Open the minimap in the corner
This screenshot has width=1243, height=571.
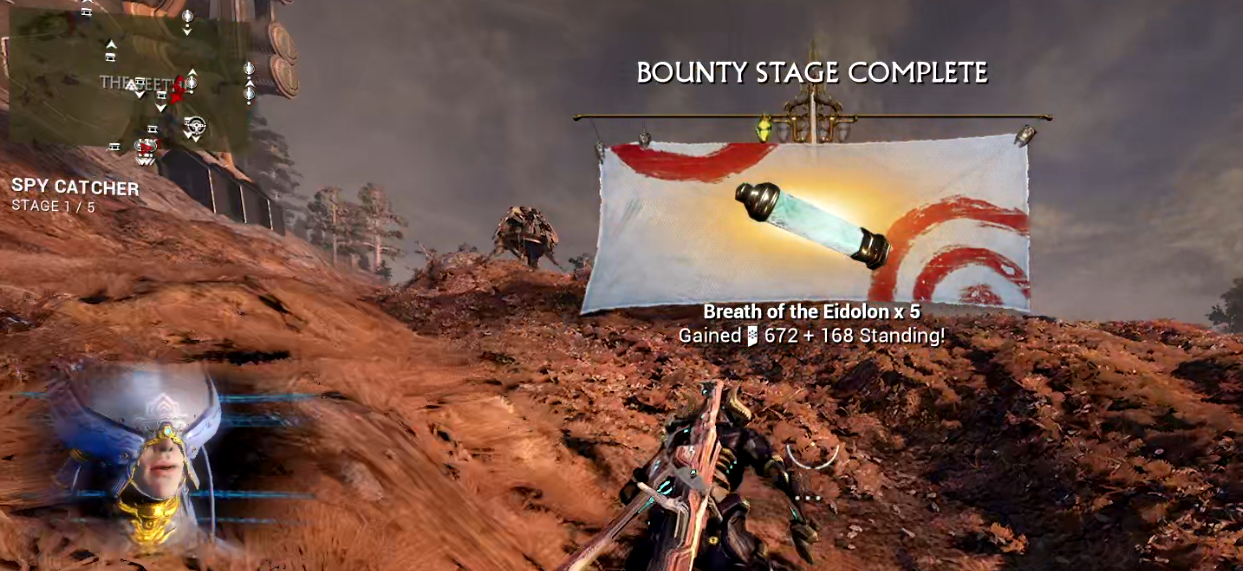pos(130,82)
